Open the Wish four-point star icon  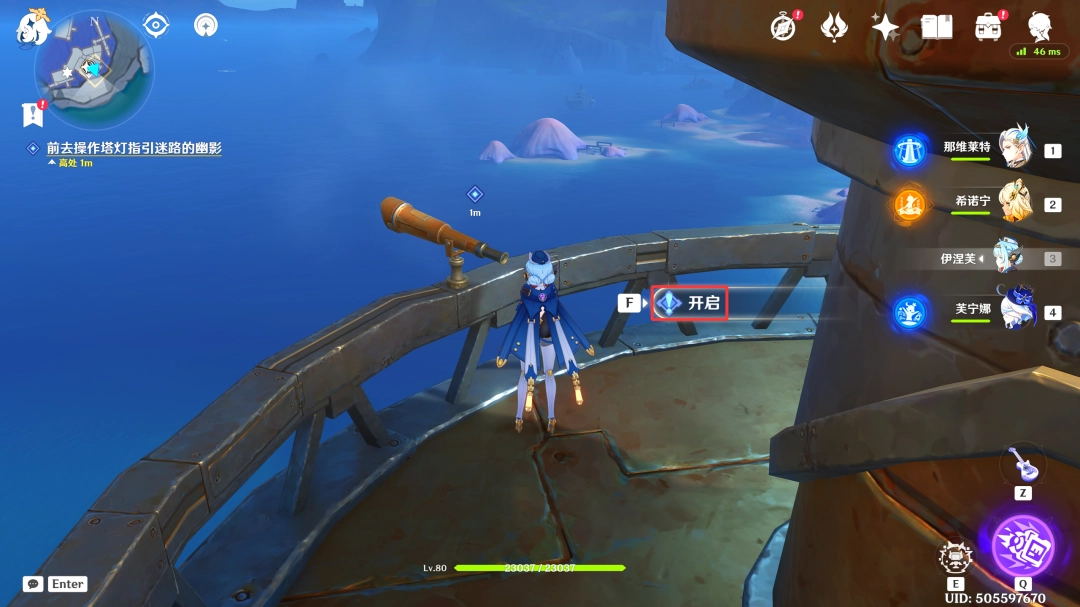pos(885,27)
